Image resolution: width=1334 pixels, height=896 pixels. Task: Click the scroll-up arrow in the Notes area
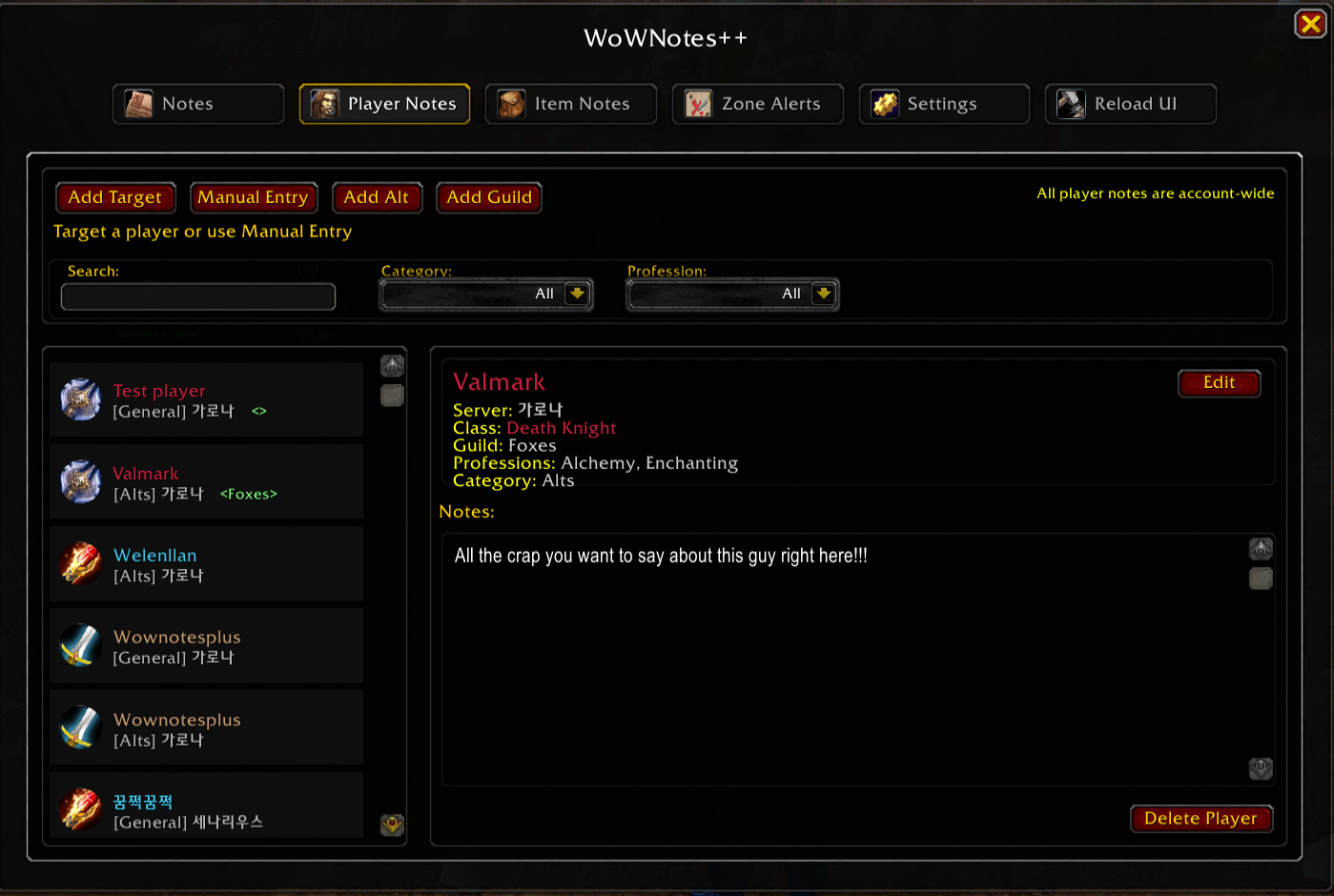coord(1261,548)
